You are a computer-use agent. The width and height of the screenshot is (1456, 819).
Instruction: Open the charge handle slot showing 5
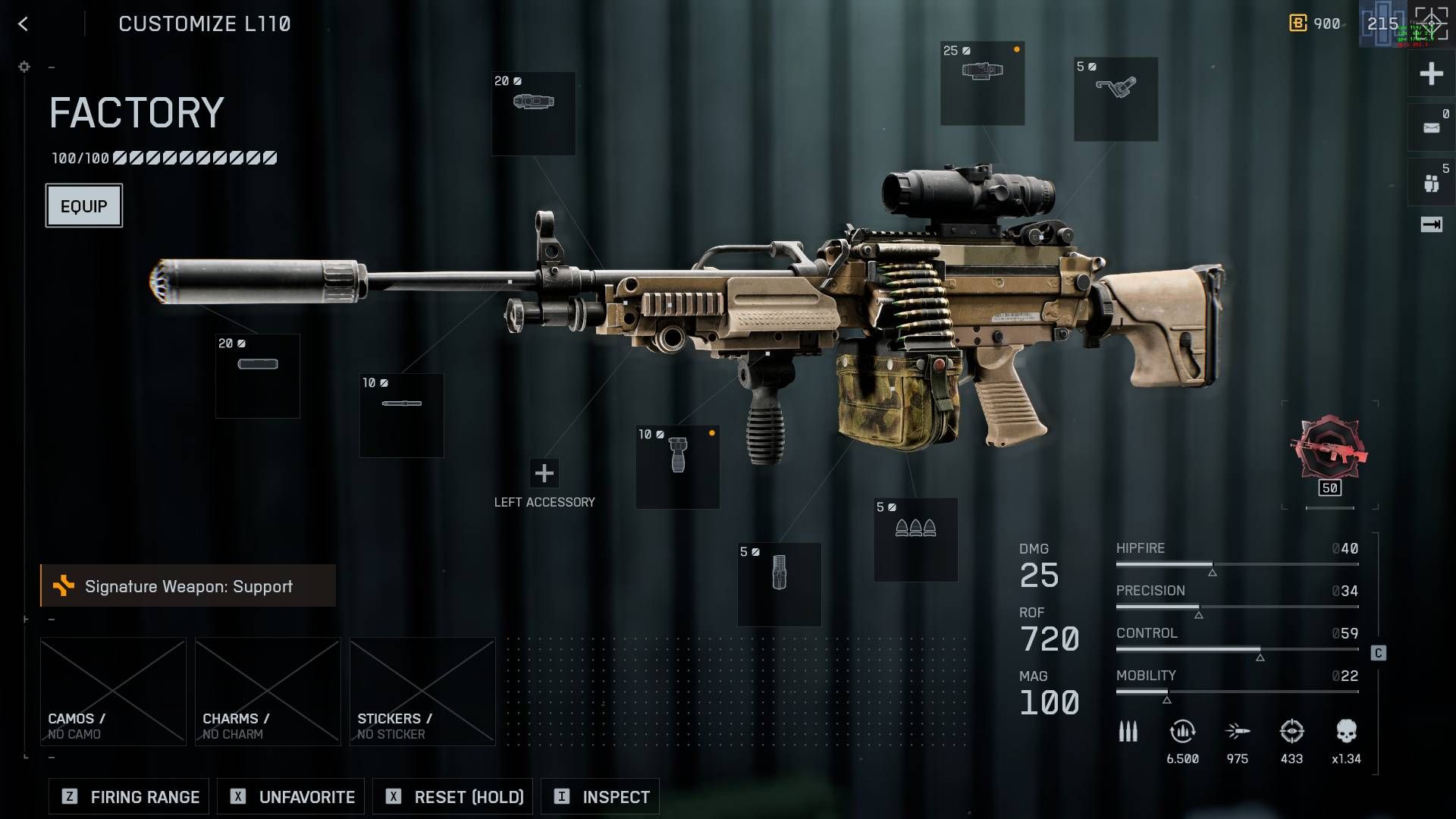click(1115, 99)
